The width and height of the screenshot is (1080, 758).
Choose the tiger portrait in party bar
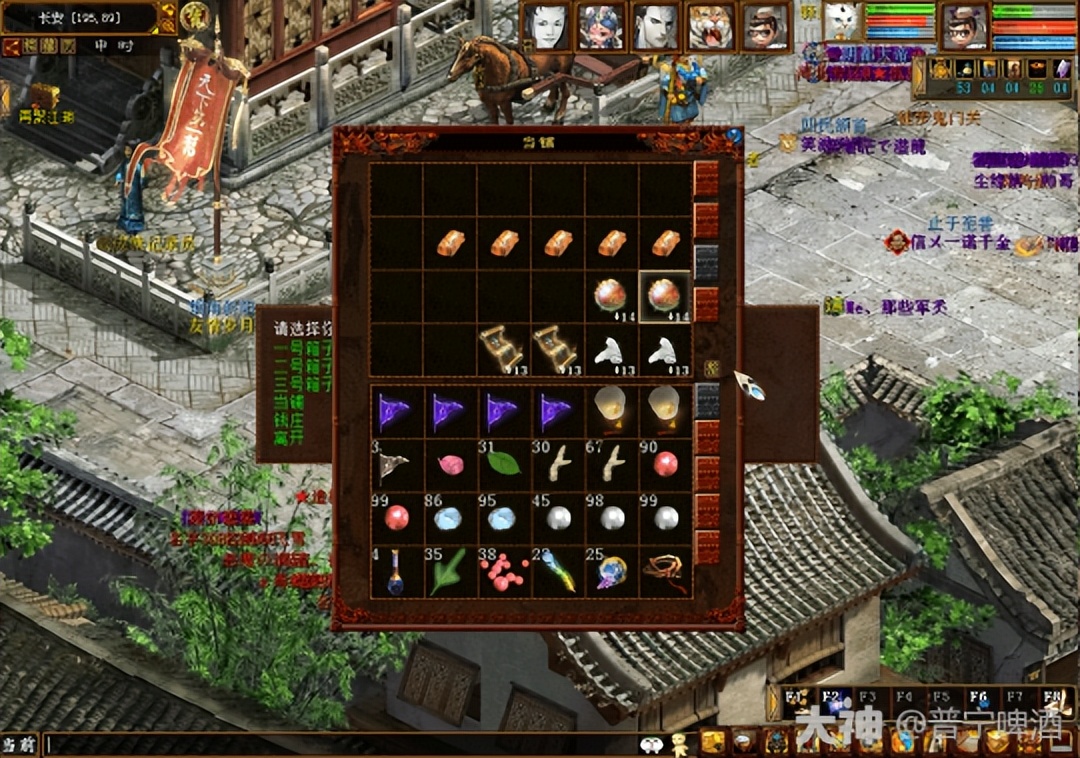point(710,28)
